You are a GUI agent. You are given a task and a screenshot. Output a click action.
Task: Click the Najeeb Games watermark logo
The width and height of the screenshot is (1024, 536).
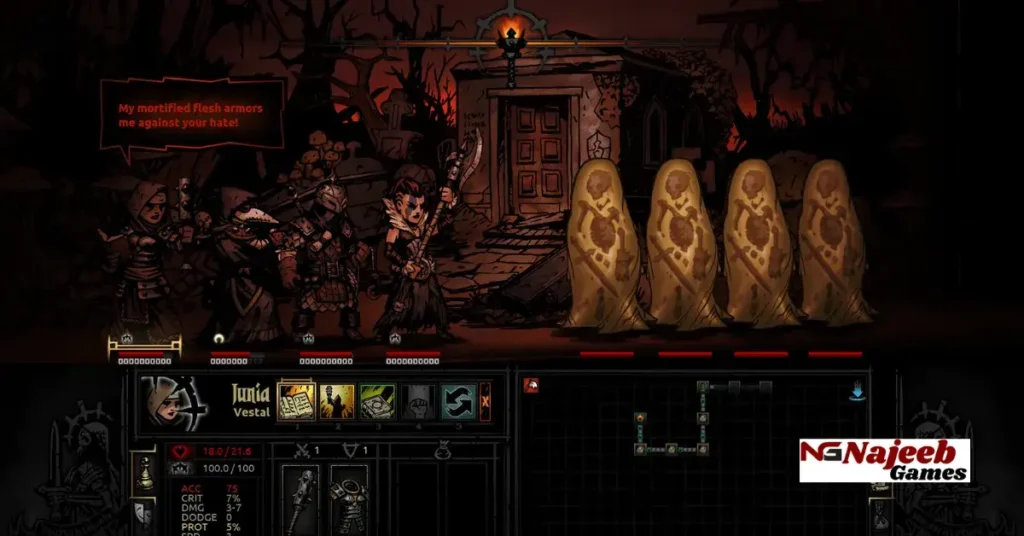point(884,461)
